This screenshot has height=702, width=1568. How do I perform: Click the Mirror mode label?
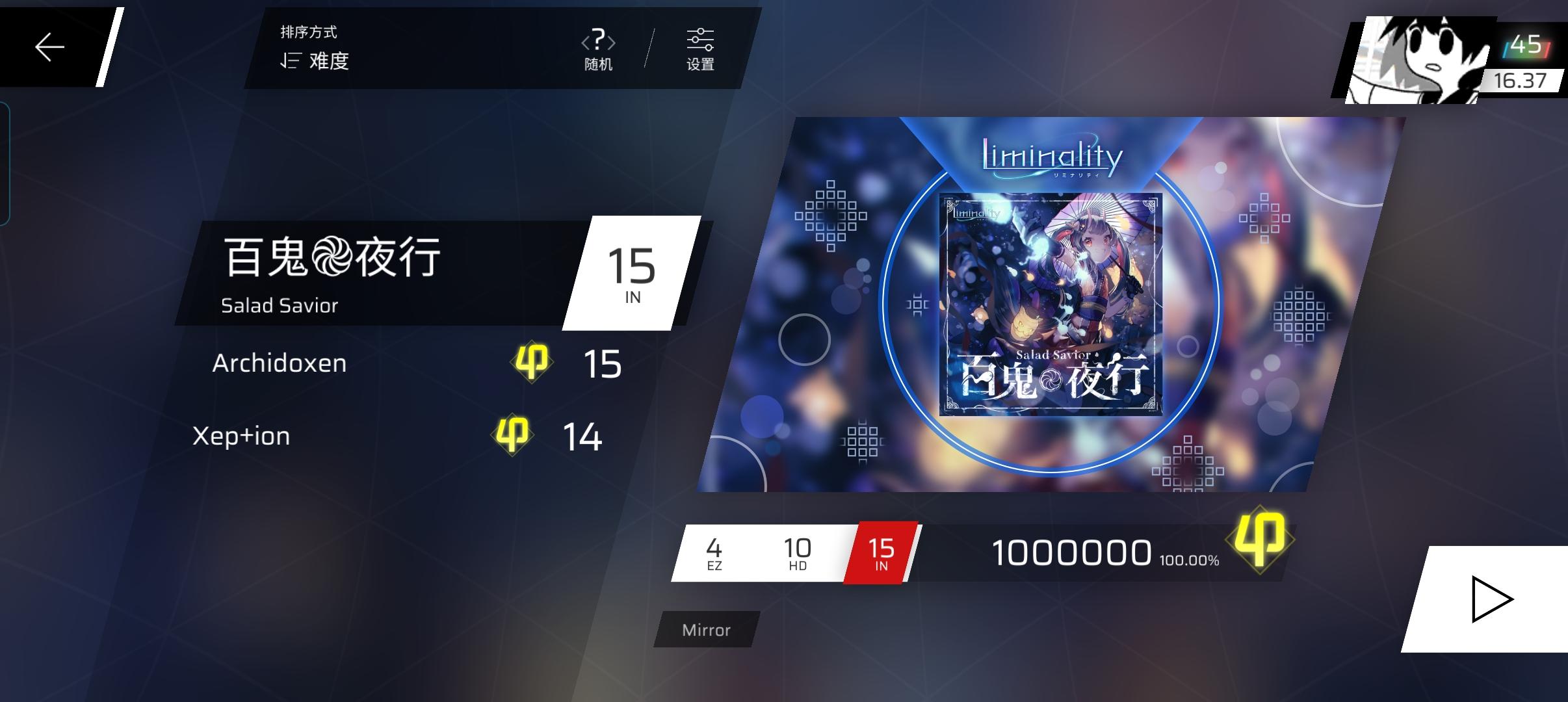point(707,629)
